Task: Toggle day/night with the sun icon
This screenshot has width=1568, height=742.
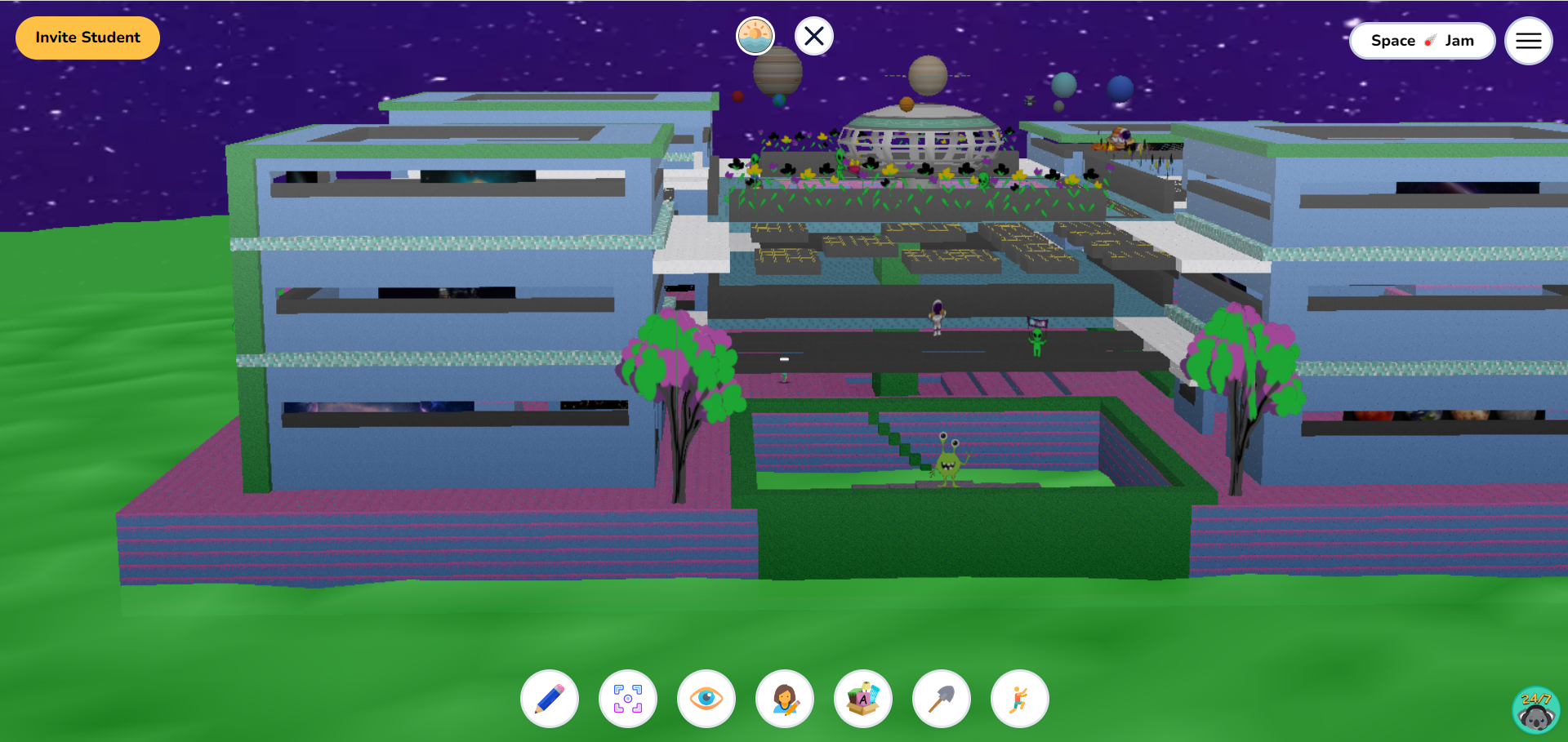Action: point(755,35)
